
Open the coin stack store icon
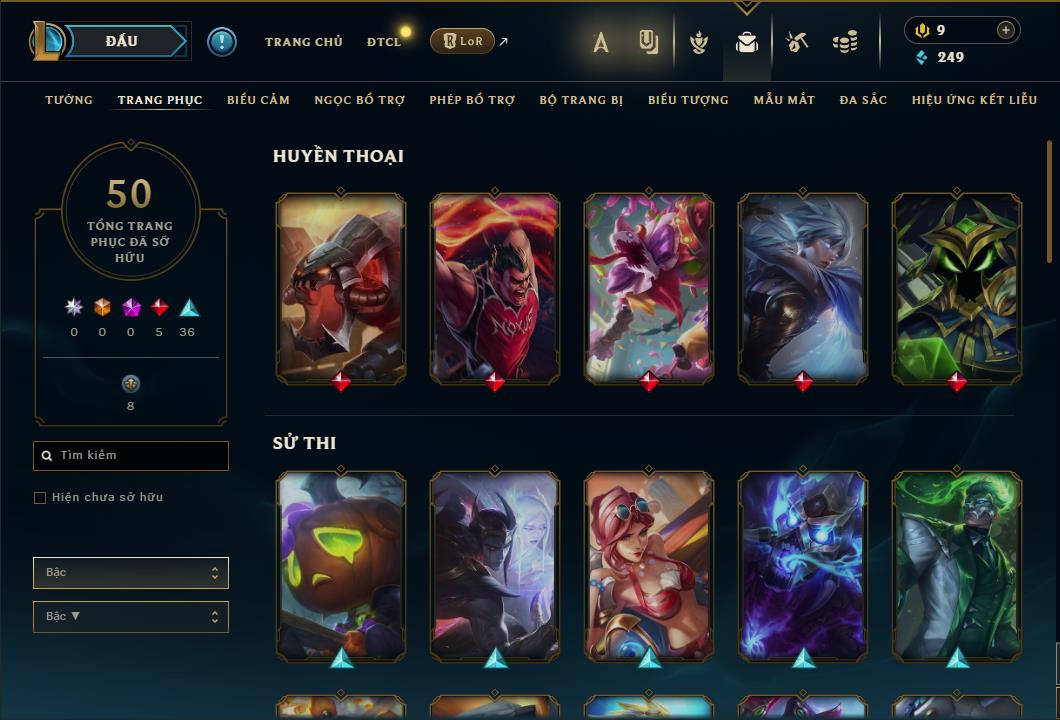(845, 42)
